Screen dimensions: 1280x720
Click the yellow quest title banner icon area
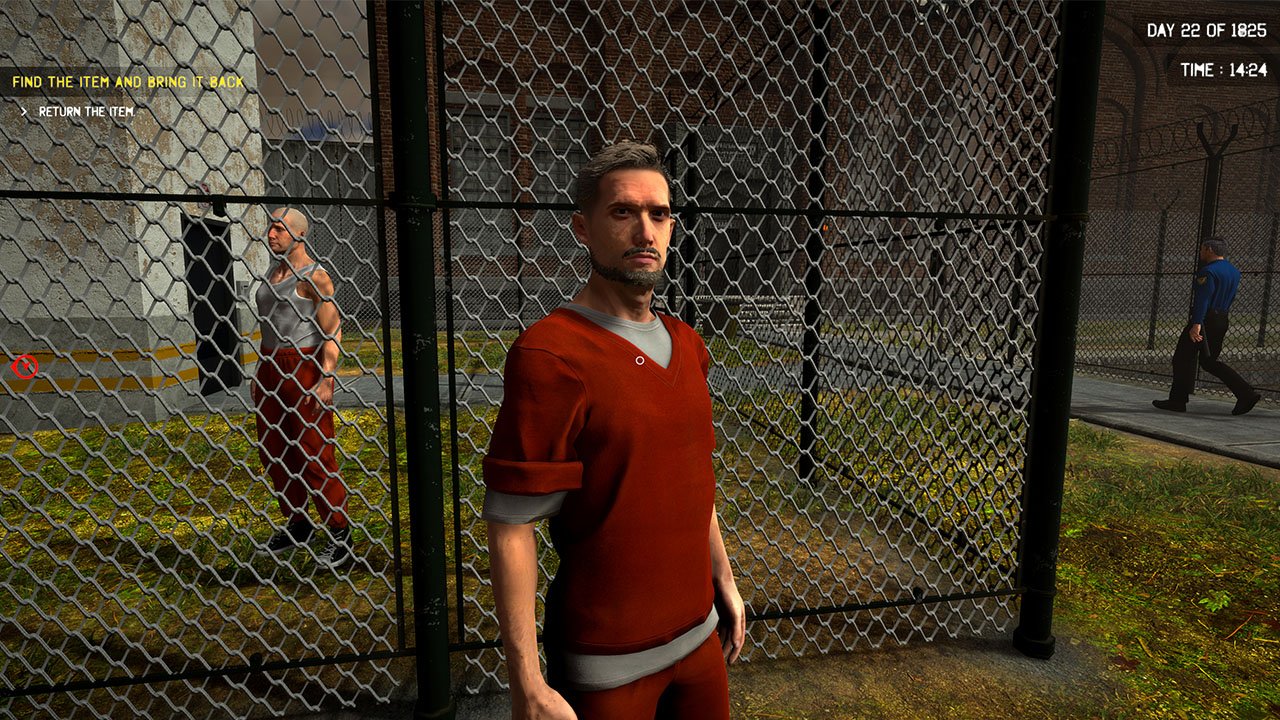(127, 82)
